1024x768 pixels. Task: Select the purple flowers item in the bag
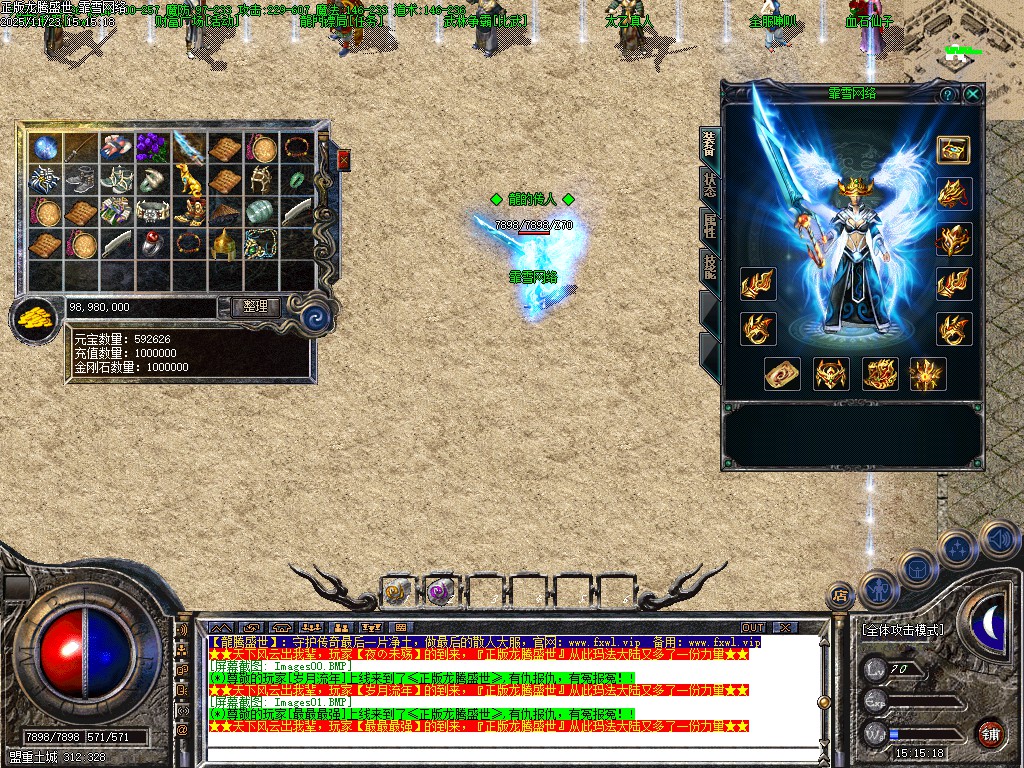tap(151, 147)
